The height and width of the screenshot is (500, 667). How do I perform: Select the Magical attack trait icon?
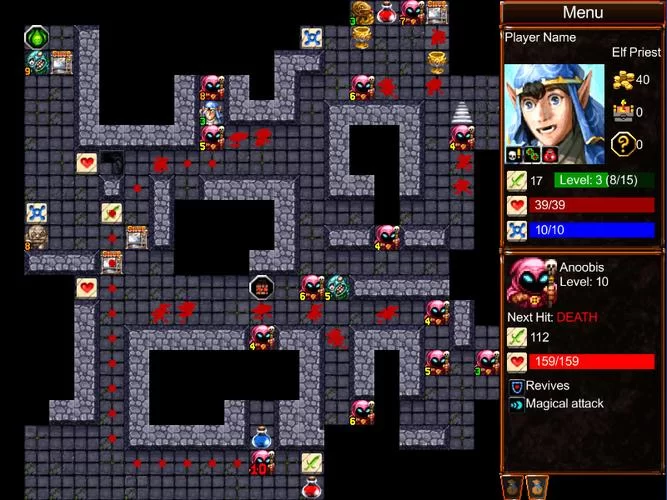pos(516,405)
